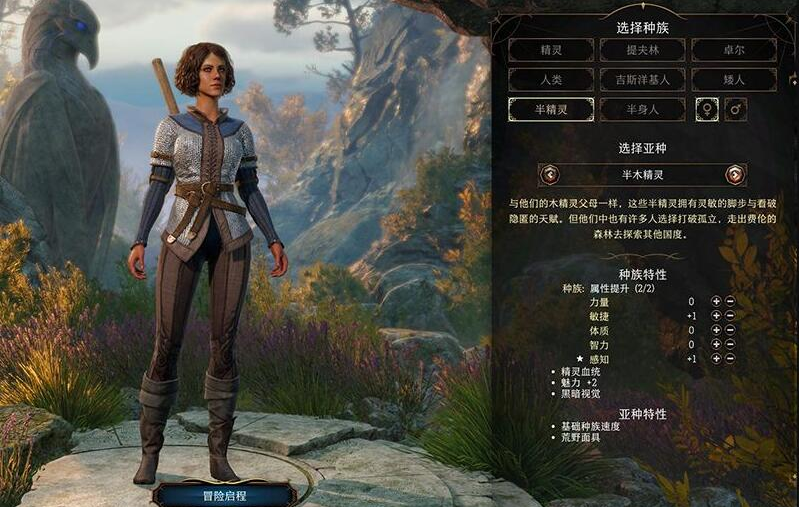Choose the 提夫林 (Tiefling) race
This screenshot has width=799, height=507.
(x=642, y=50)
